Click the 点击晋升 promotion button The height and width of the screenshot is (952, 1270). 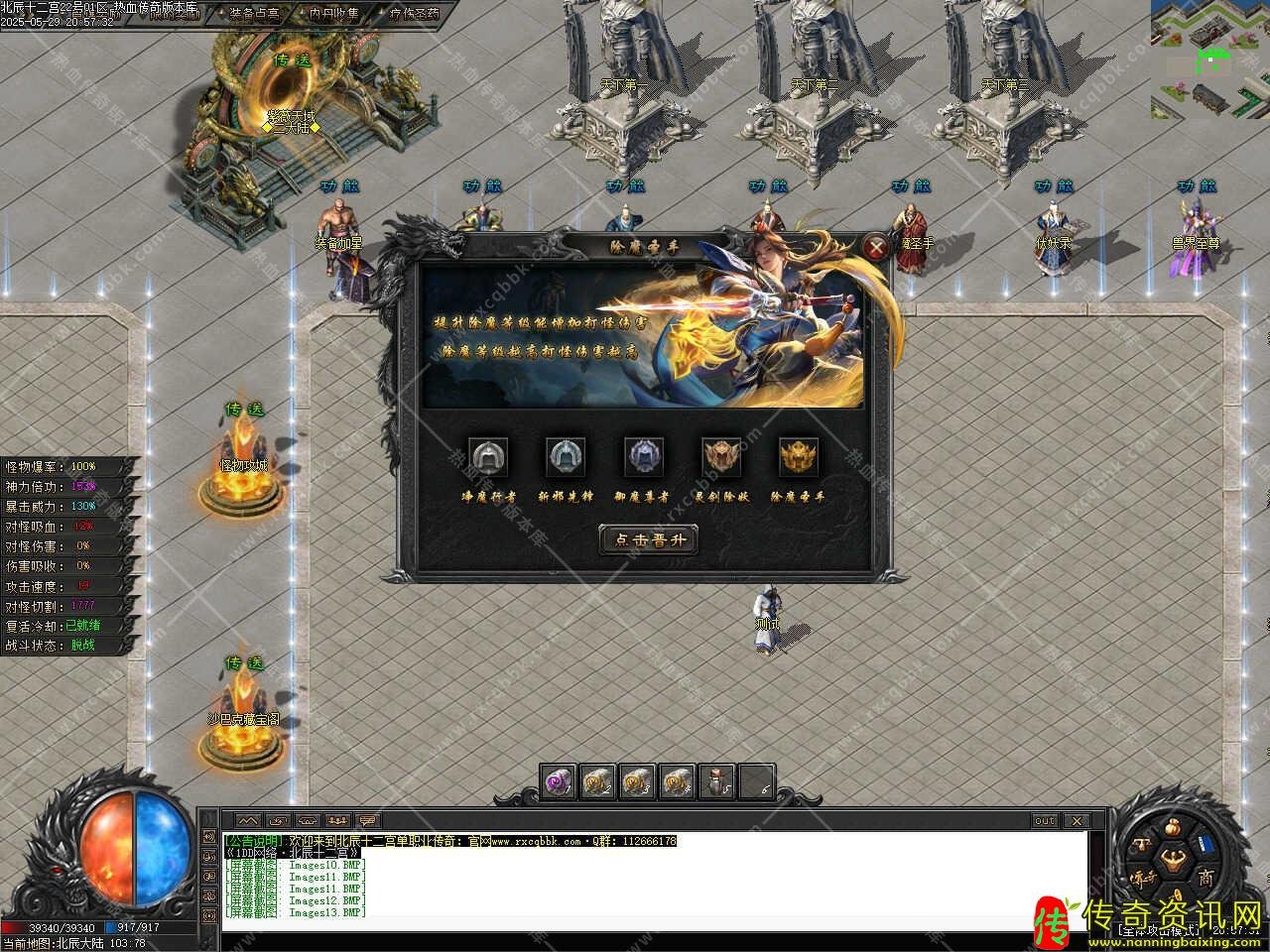click(x=649, y=540)
